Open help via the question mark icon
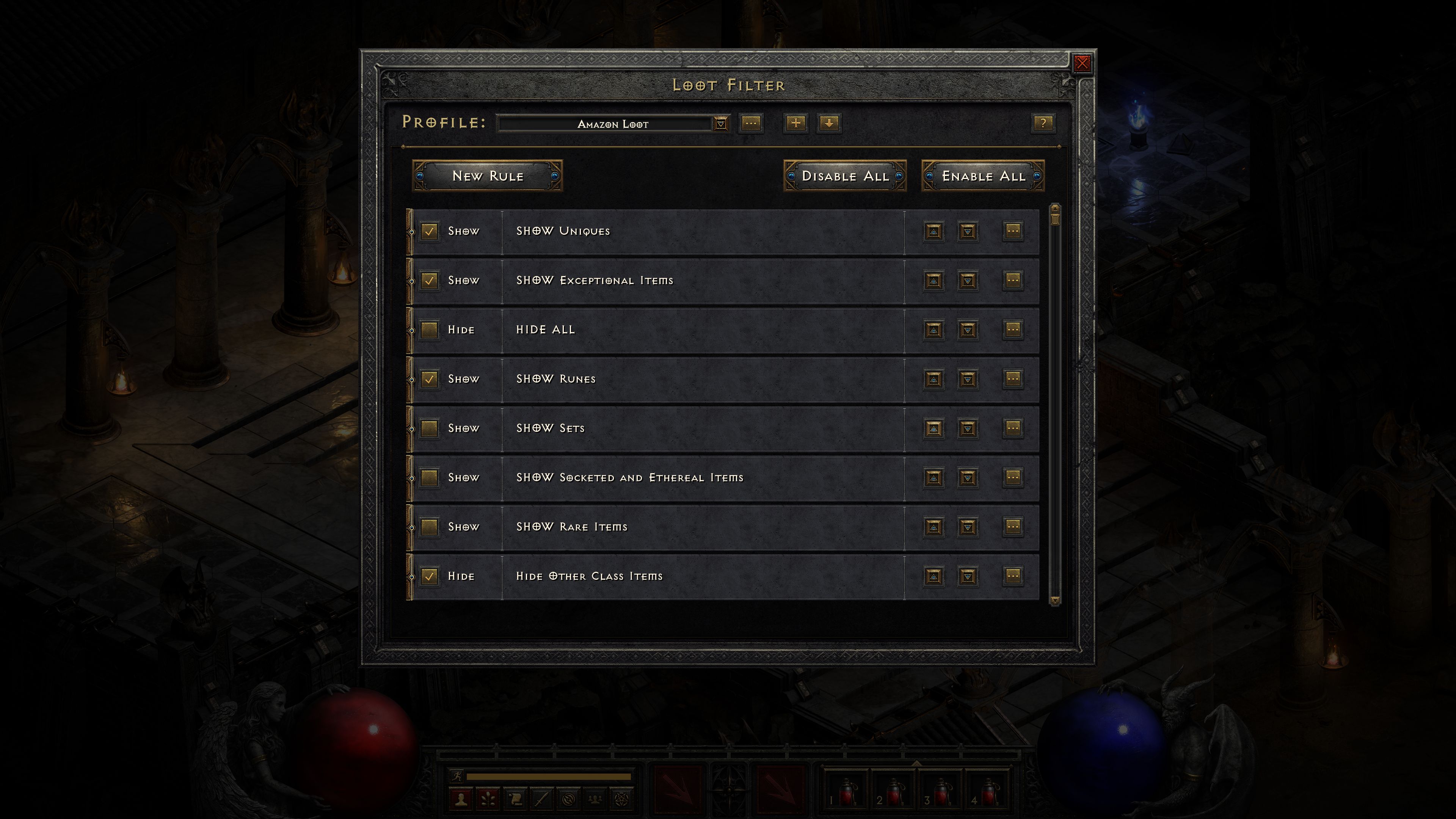 (x=1044, y=124)
